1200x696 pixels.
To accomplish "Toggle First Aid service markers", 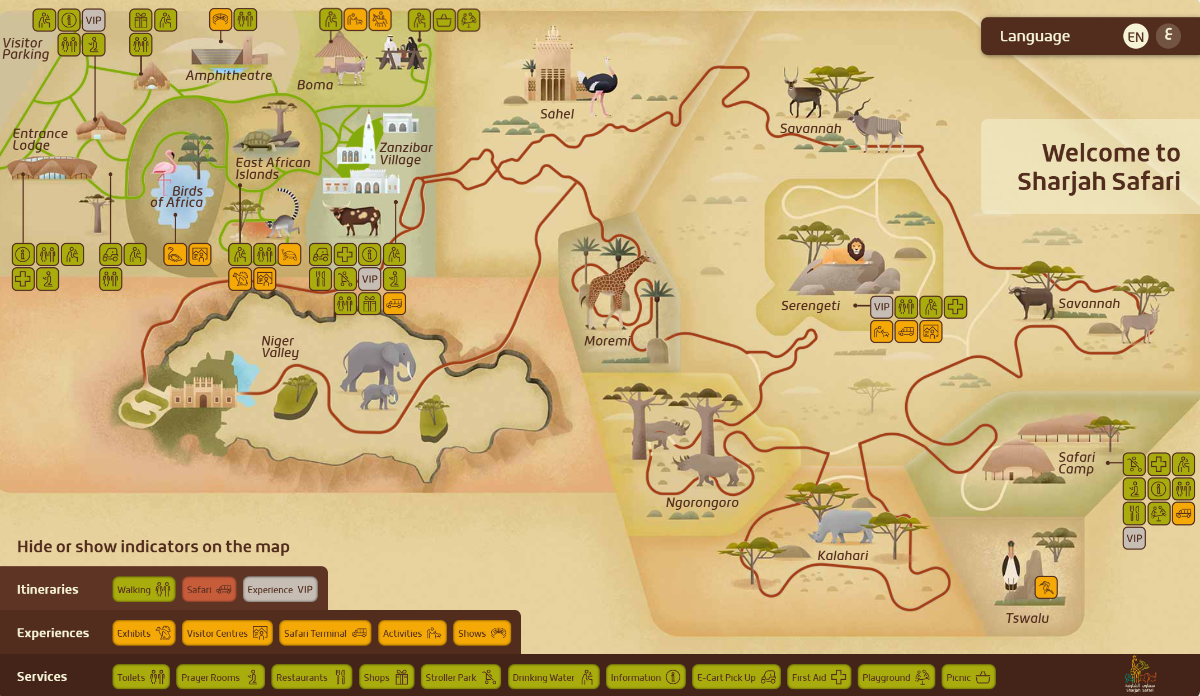I will point(819,677).
